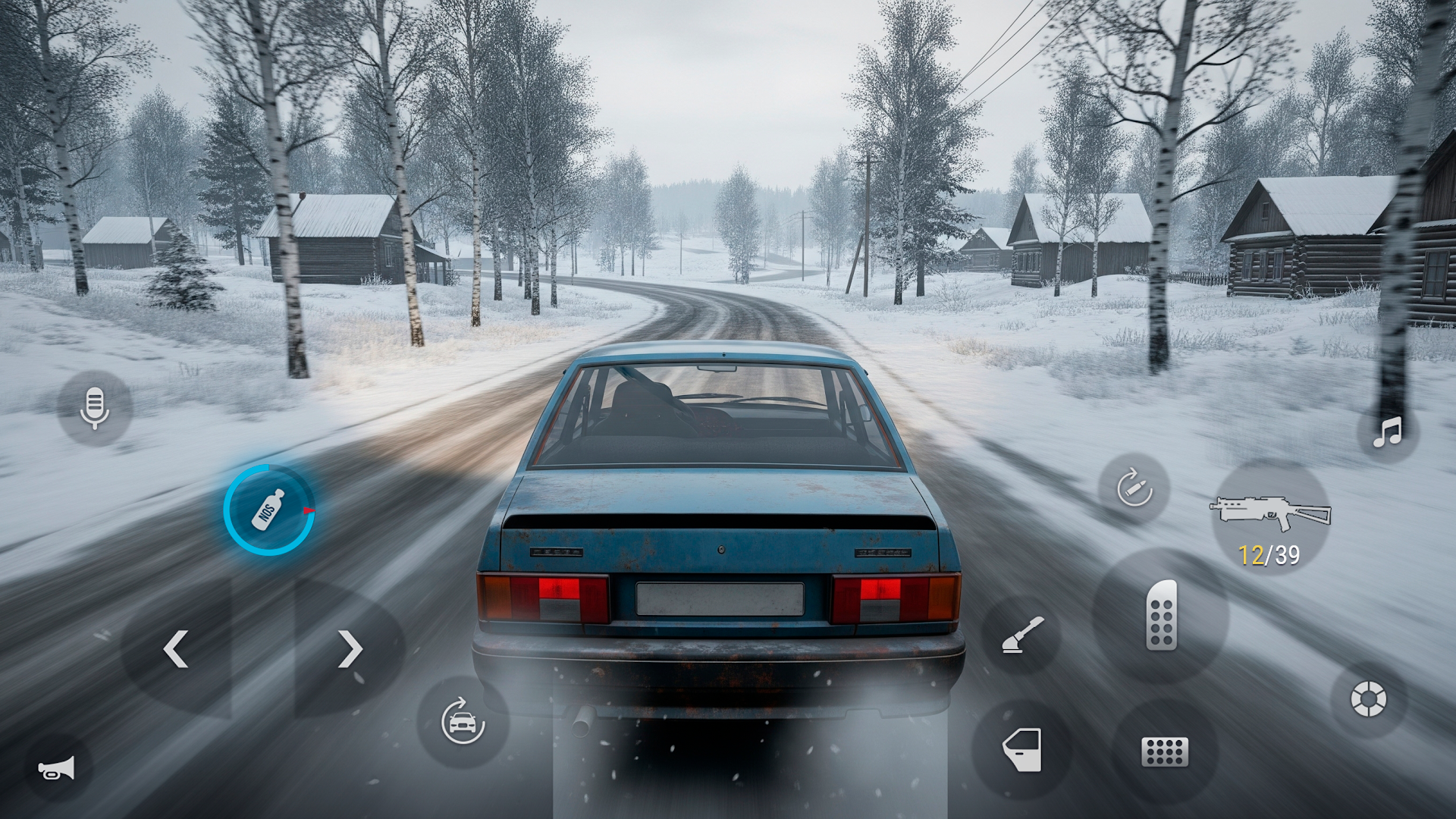Steer right with the right chevron

pos(351,648)
